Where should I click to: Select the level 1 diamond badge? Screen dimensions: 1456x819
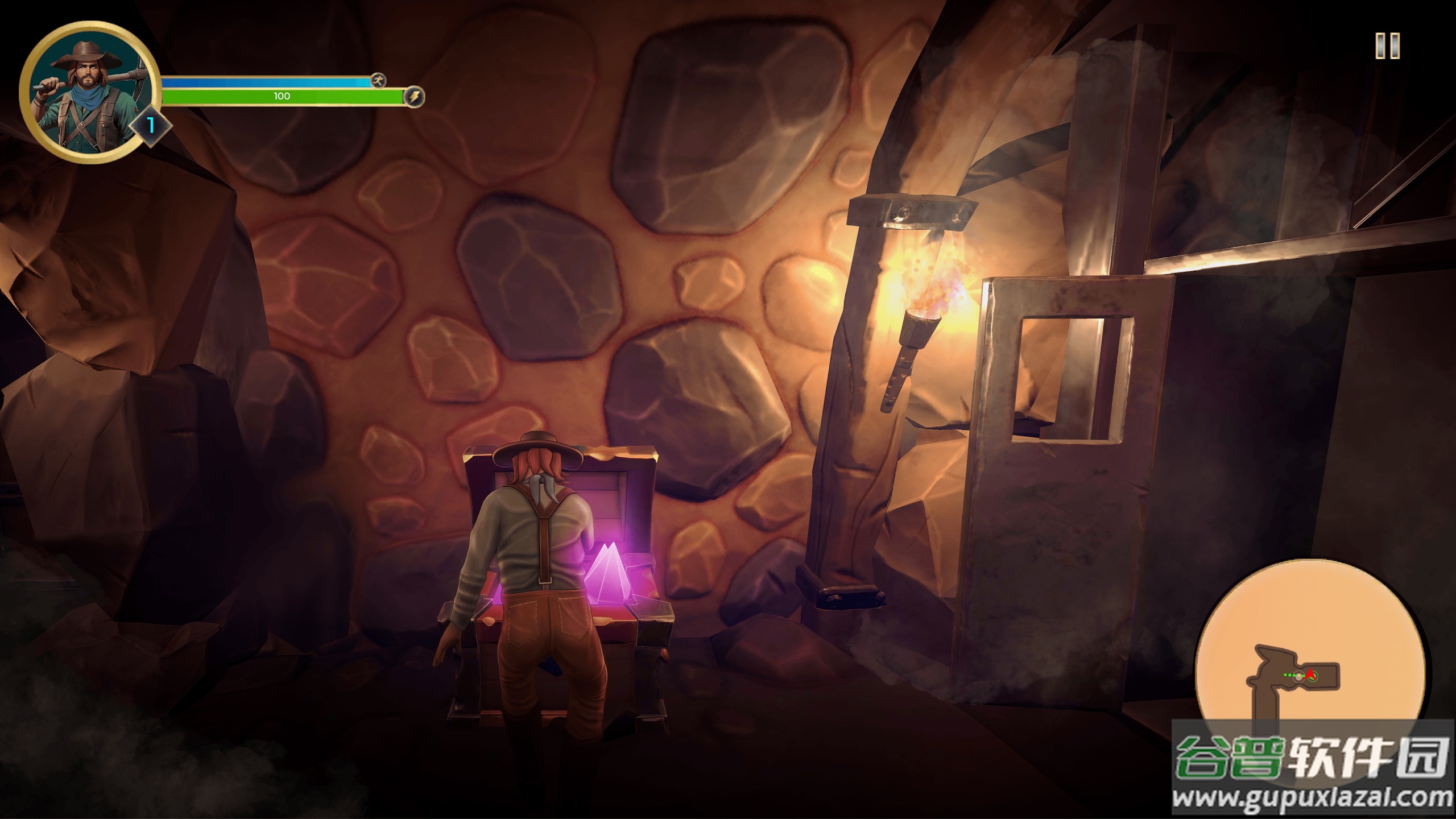(151, 125)
